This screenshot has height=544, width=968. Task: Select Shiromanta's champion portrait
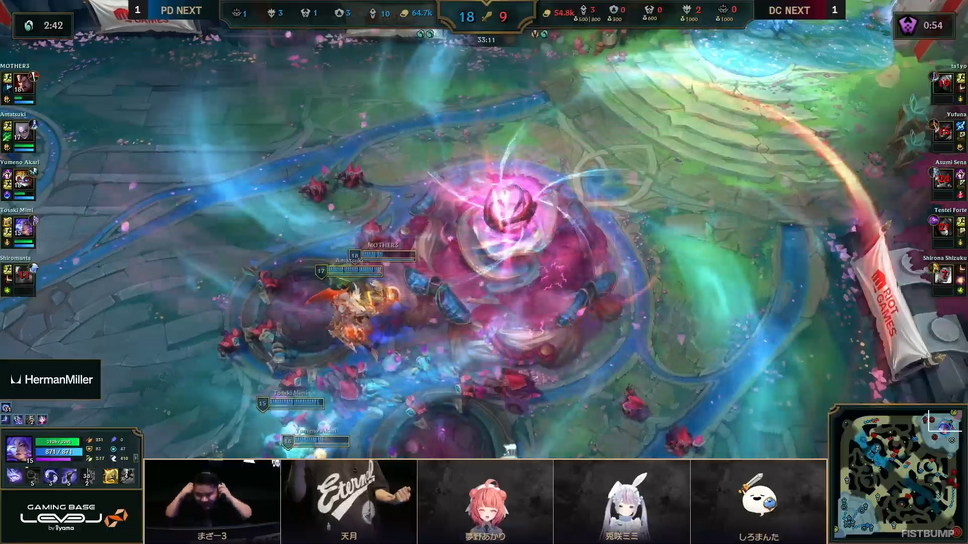pyautogui.click(x=23, y=277)
